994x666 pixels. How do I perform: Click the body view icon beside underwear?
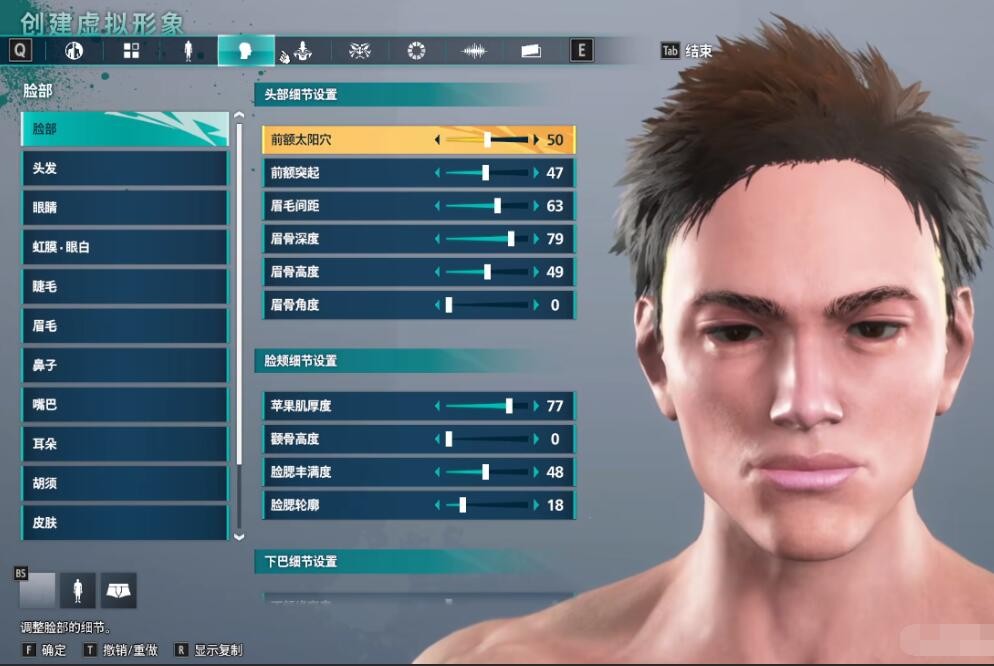point(77,591)
